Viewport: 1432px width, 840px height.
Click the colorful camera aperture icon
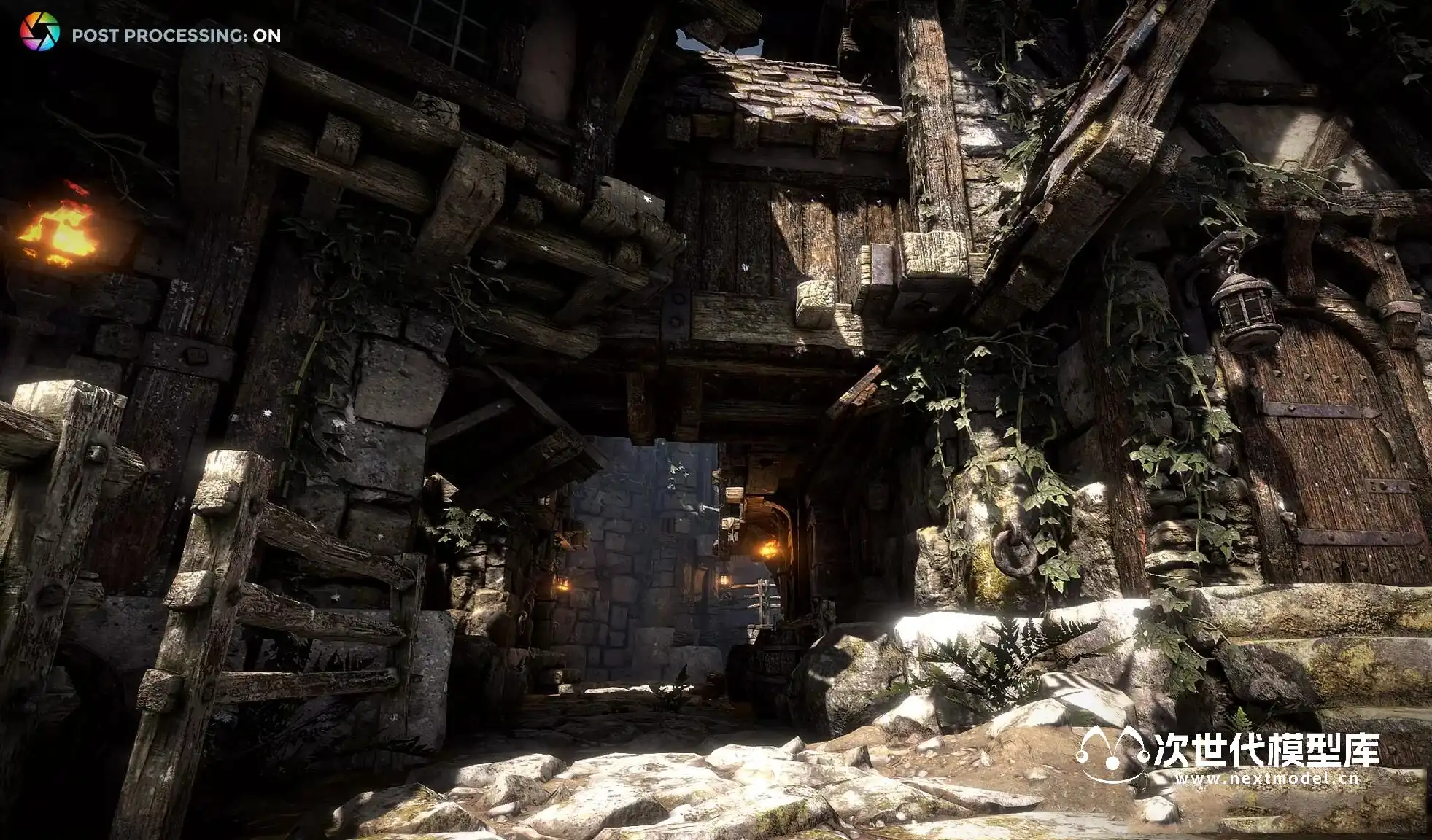tap(39, 32)
